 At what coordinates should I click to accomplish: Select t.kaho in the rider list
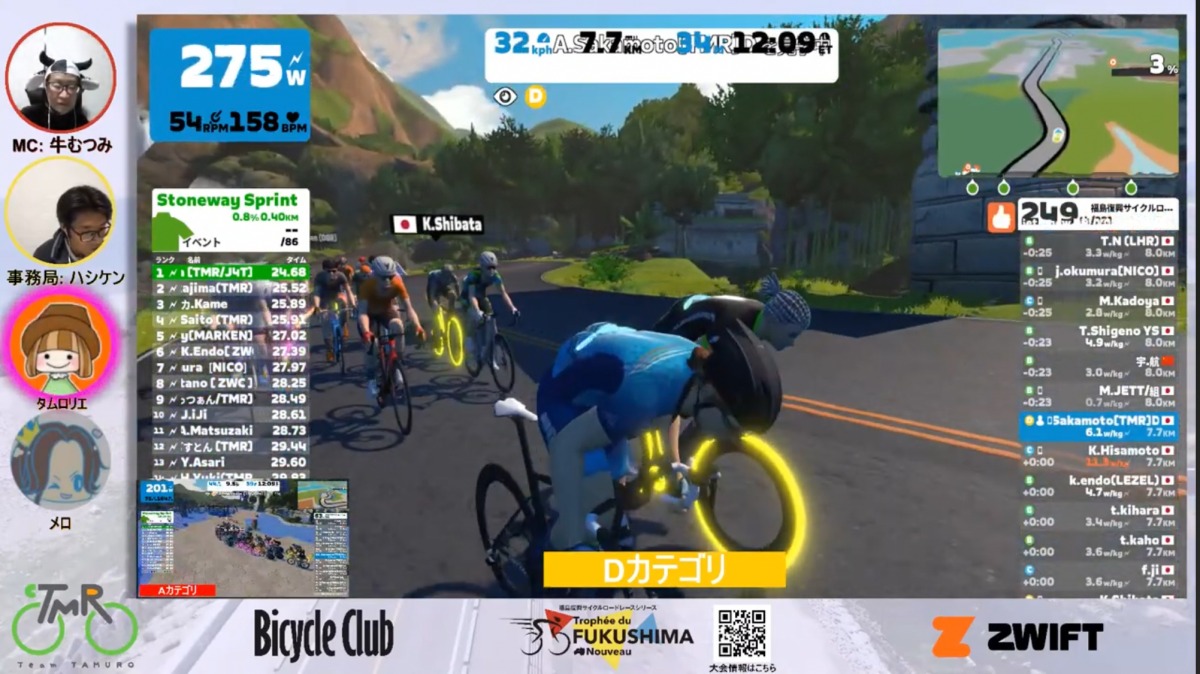[x=1098, y=546]
